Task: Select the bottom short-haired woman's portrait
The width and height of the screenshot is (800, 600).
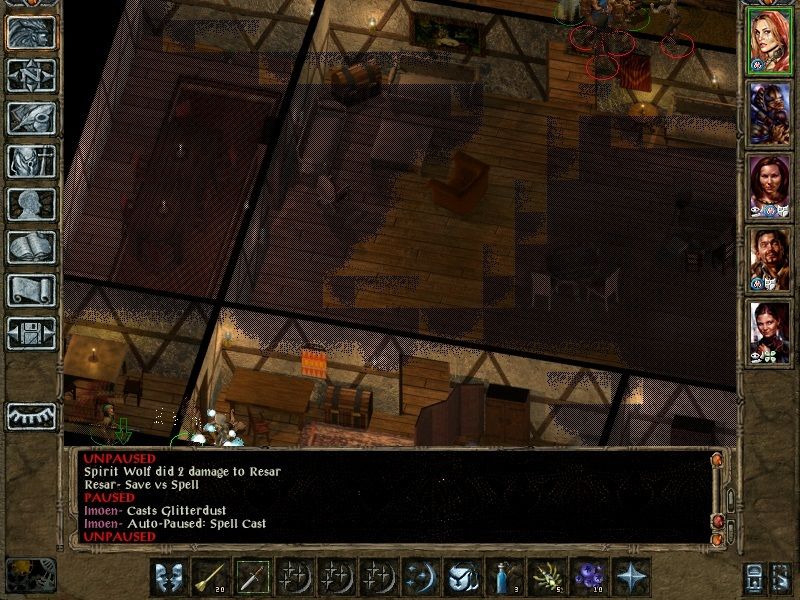Action: 770,331
